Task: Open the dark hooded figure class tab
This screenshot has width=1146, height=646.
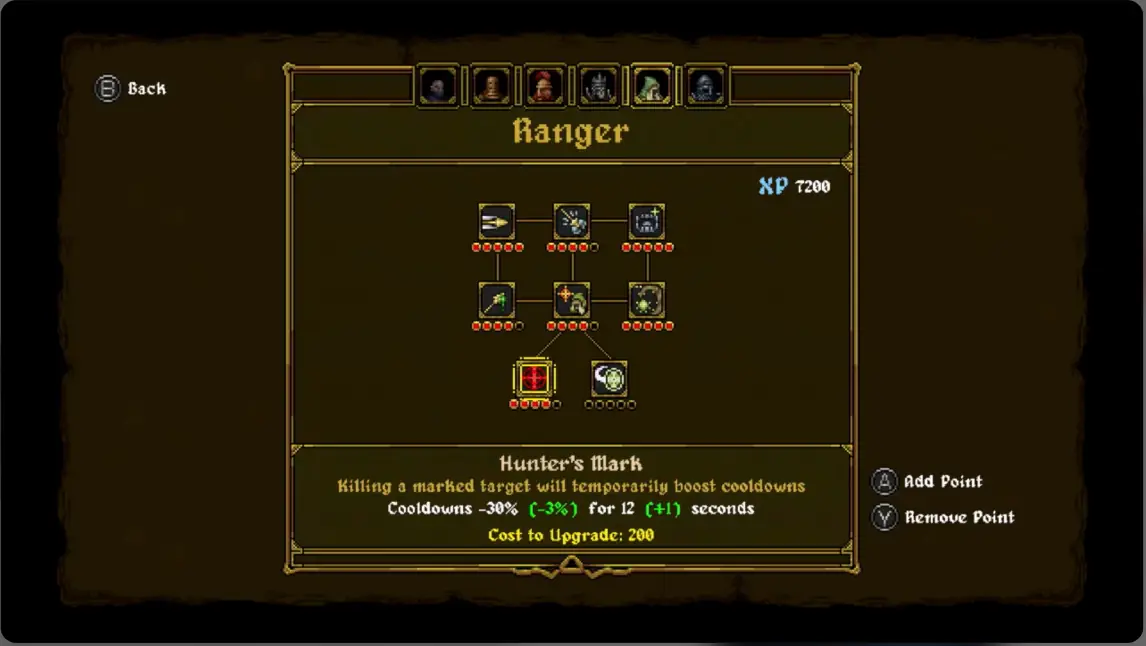Action: (438, 87)
